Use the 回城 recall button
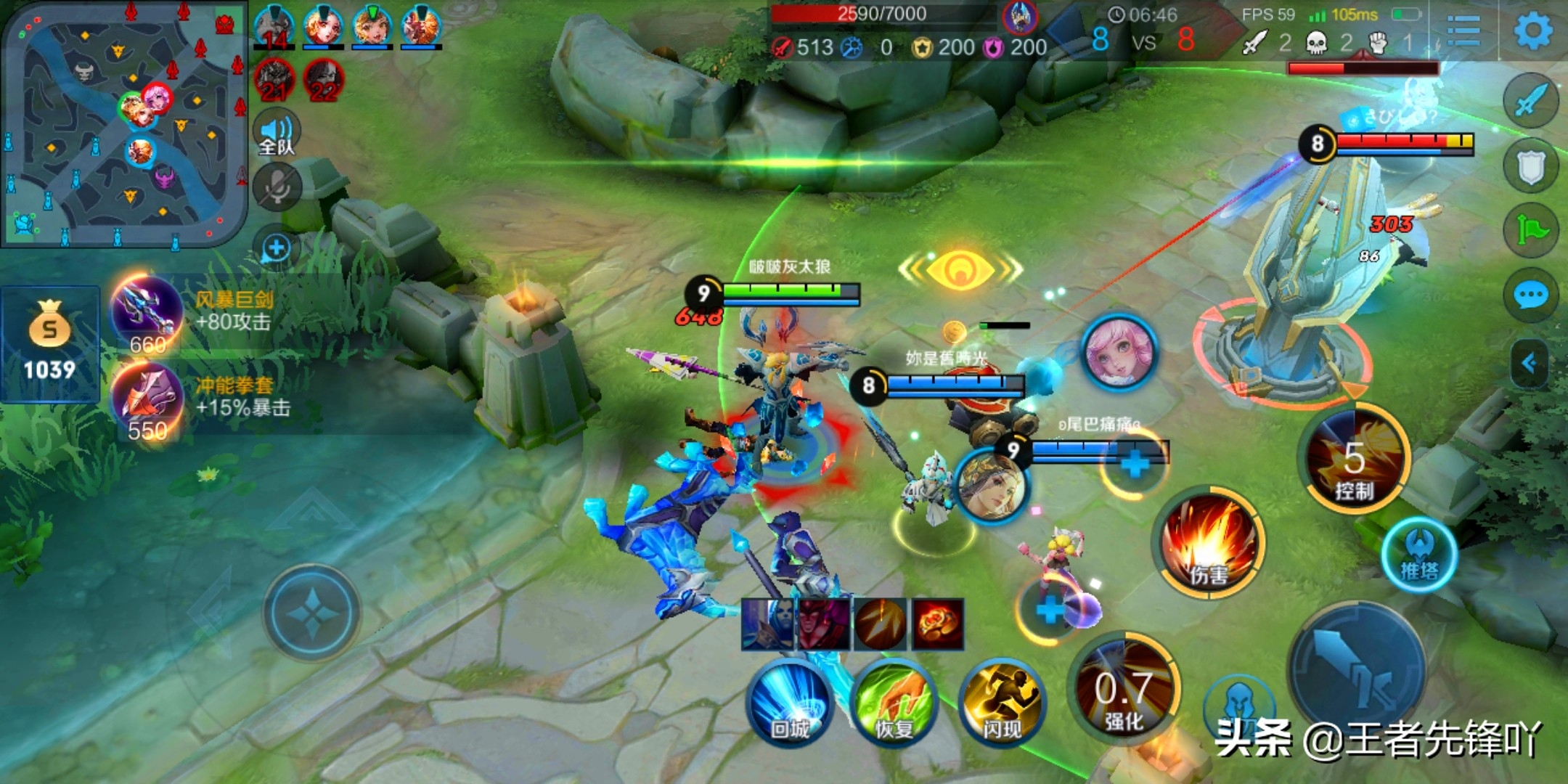The height and width of the screenshot is (784, 1568). [789, 701]
